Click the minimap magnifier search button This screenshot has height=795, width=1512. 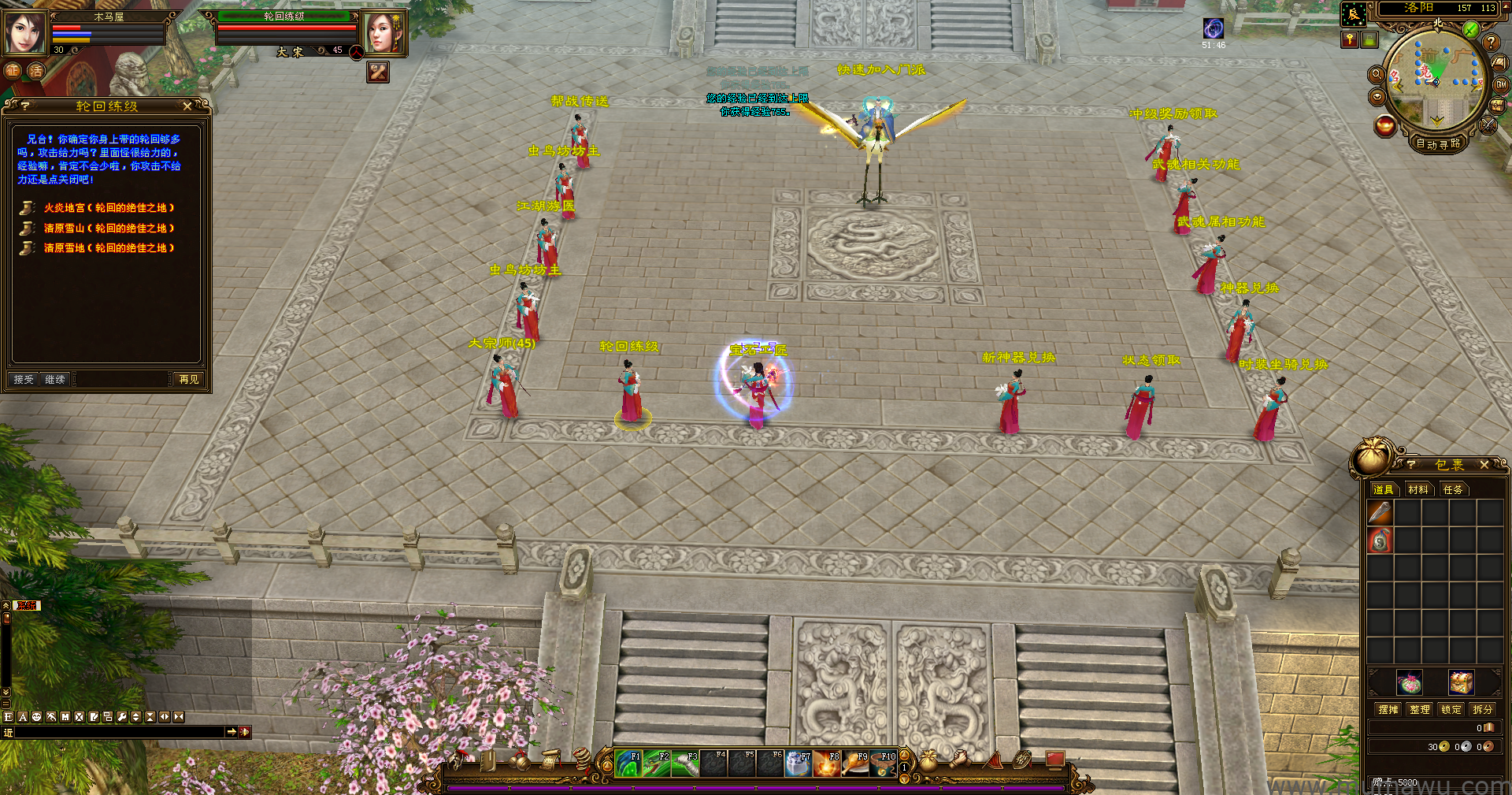tap(1377, 75)
